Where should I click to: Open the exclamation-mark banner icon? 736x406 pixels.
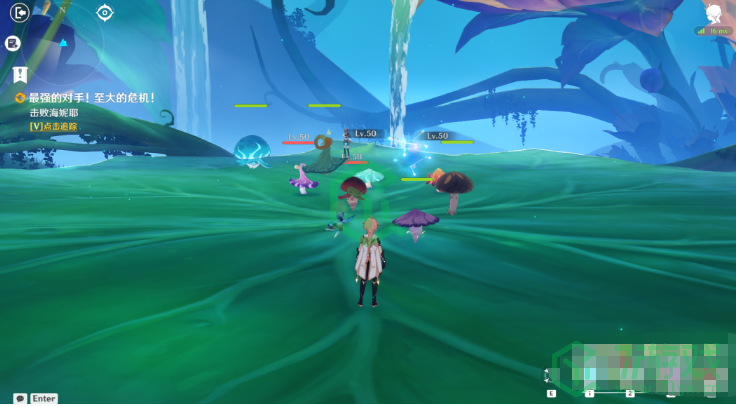click(19, 74)
